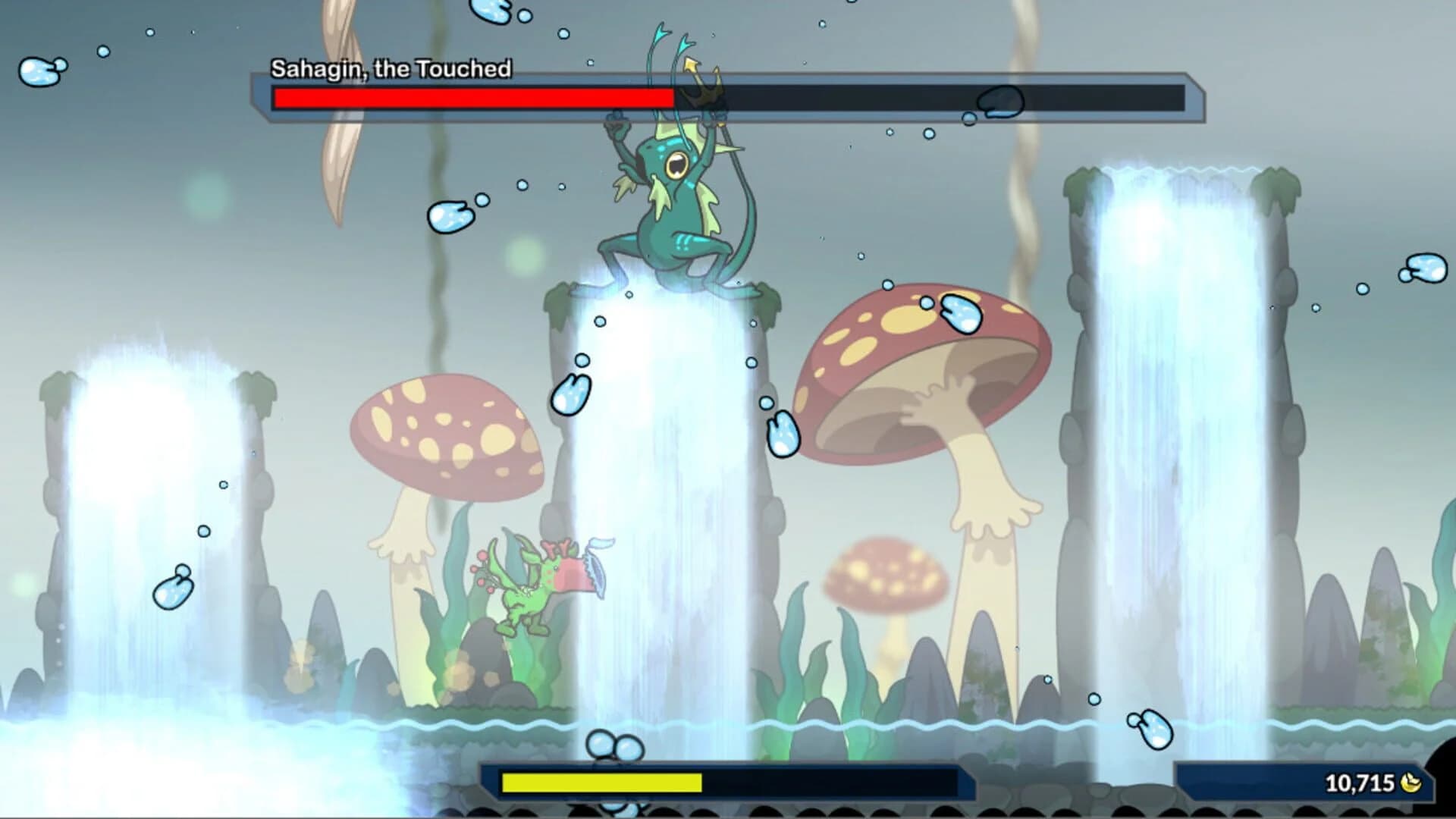Viewport: 1456px width, 819px height.
Task: Click the droplet beside the boss health bar
Action: 1001,102
